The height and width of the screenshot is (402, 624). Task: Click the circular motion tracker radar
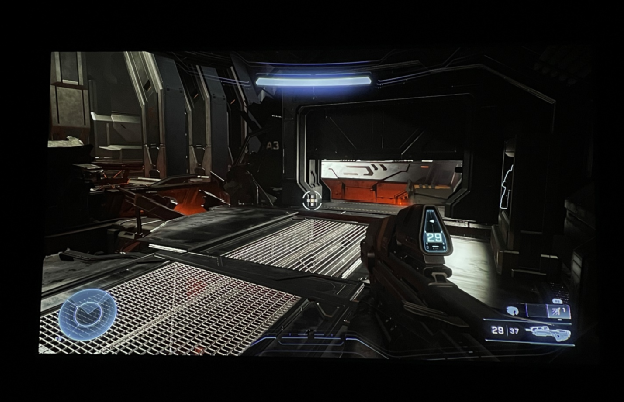point(82,314)
